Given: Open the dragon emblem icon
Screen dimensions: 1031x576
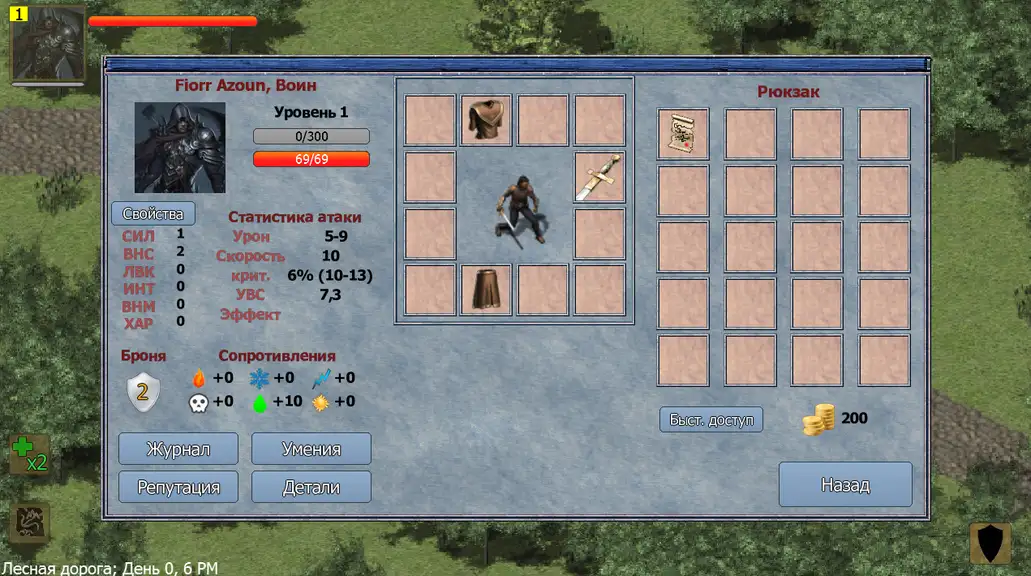Looking at the screenshot, I should click(29, 523).
